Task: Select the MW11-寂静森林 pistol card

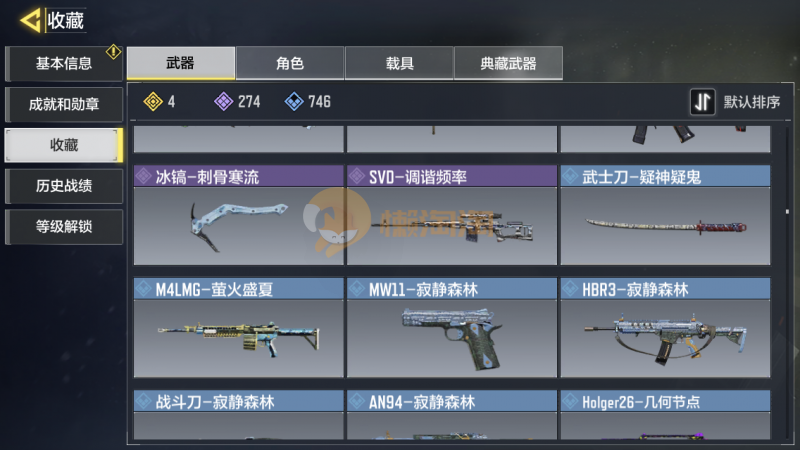Action: pos(451,327)
